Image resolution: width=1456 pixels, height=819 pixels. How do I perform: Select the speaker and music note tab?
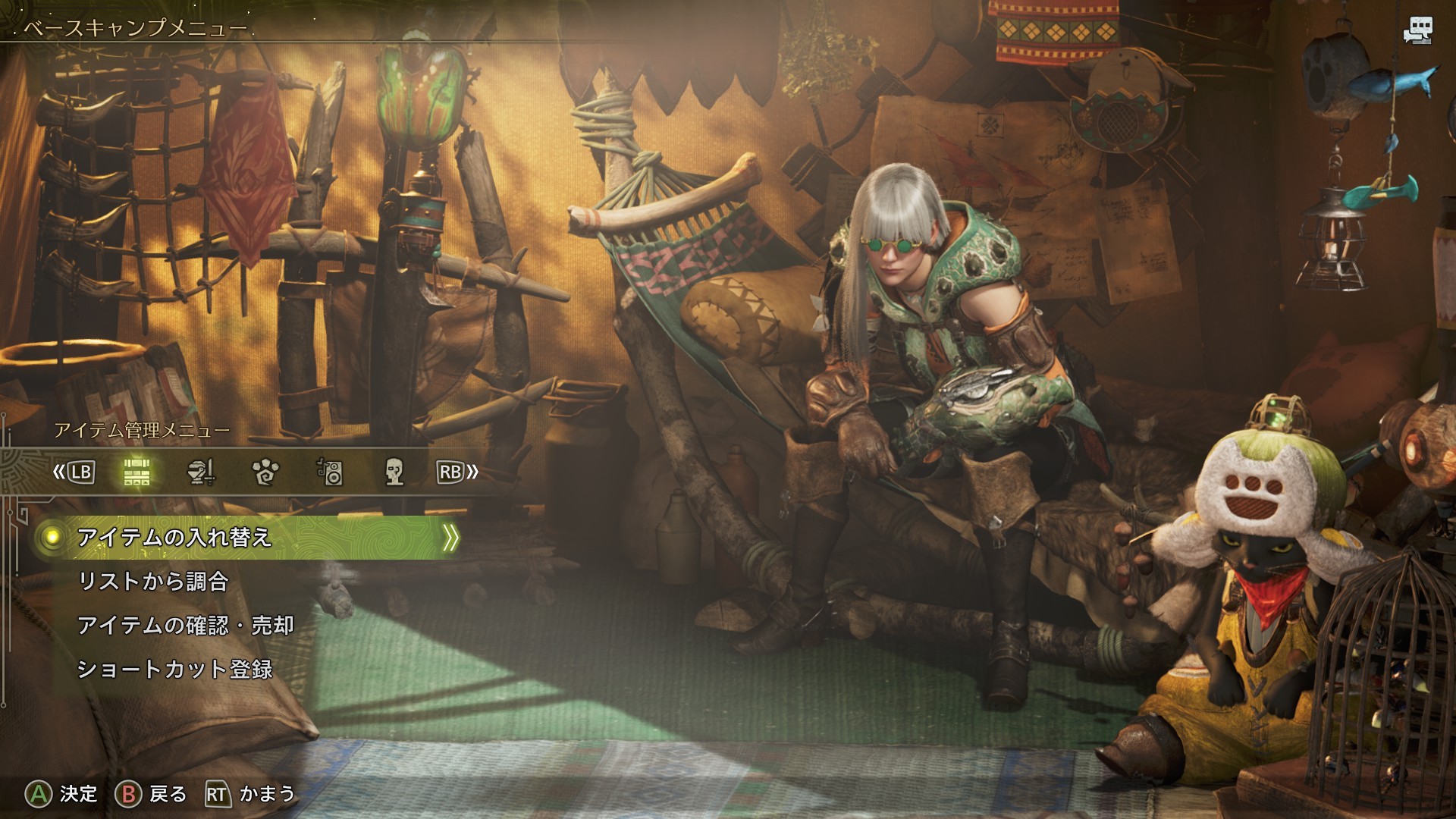click(330, 472)
